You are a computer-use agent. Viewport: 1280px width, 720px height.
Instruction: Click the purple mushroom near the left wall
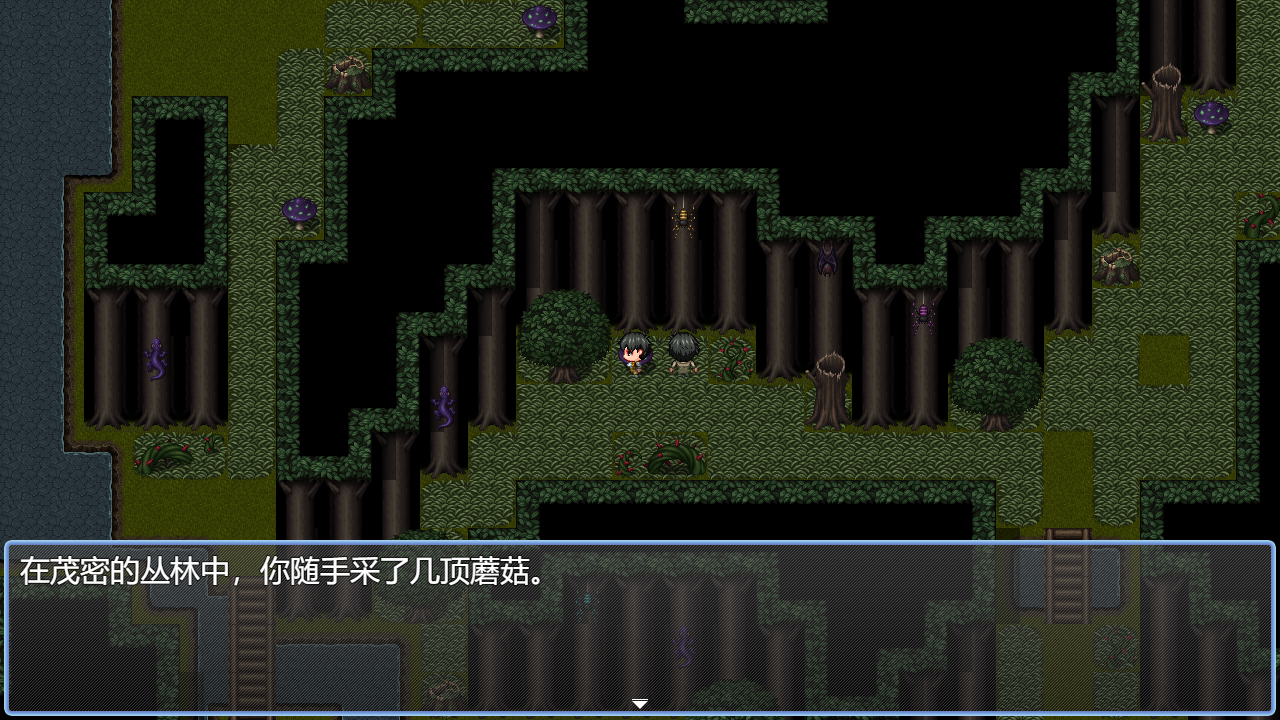click(295, 210)
